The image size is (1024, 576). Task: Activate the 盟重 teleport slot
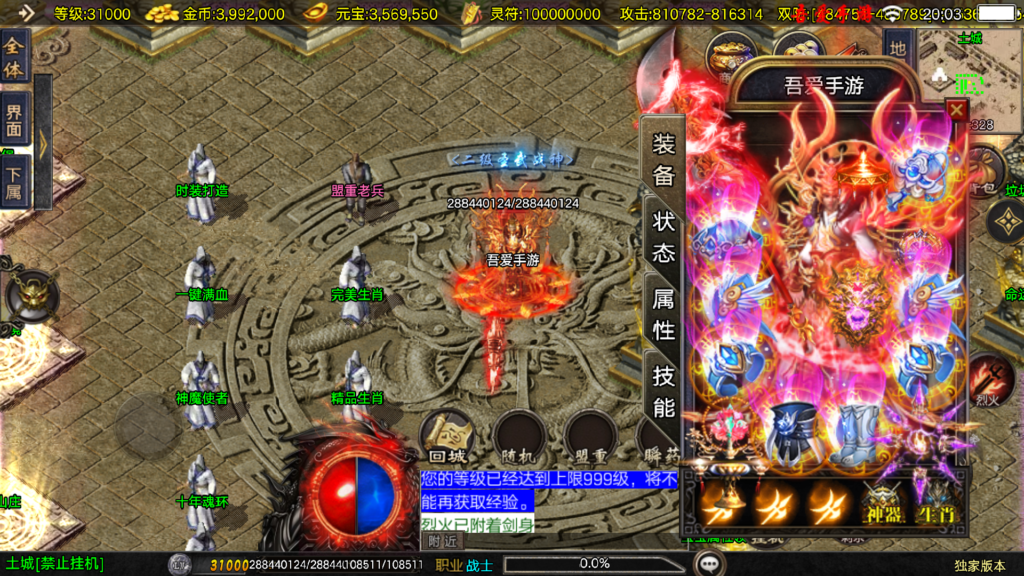[x=589, y=437]
